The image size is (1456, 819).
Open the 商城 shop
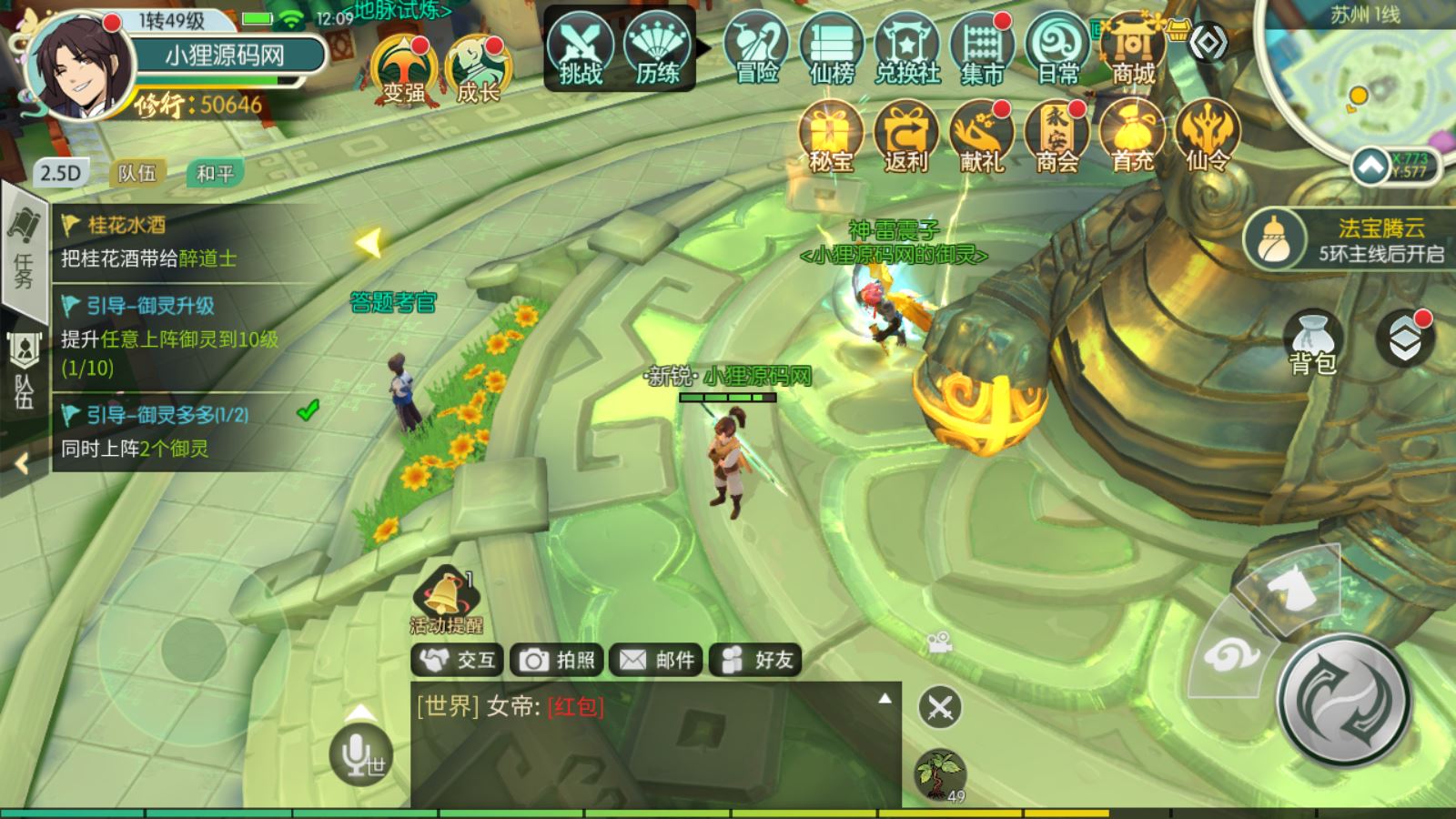1133,51
